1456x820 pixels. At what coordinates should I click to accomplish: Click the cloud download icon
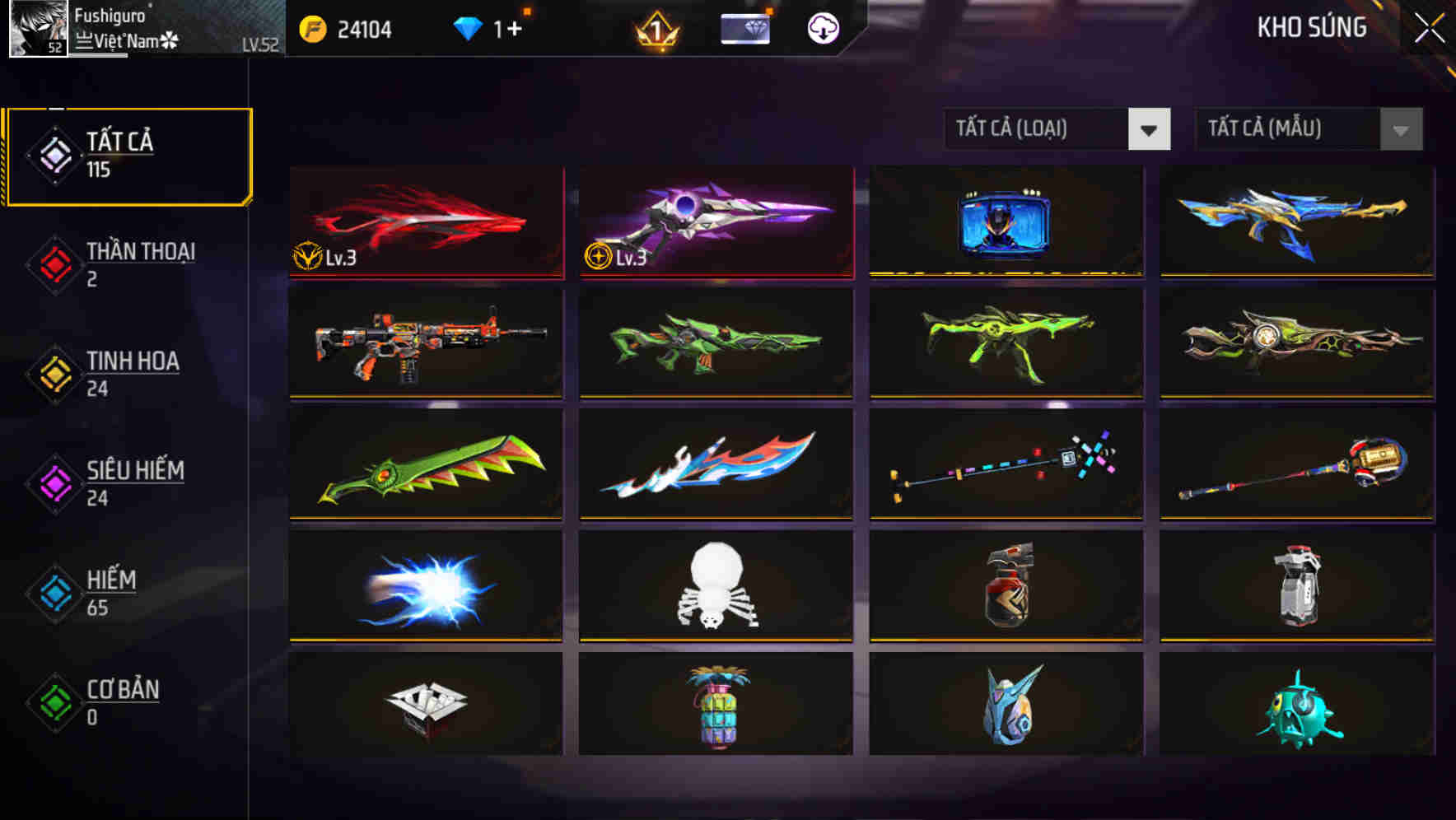(821, 27)
